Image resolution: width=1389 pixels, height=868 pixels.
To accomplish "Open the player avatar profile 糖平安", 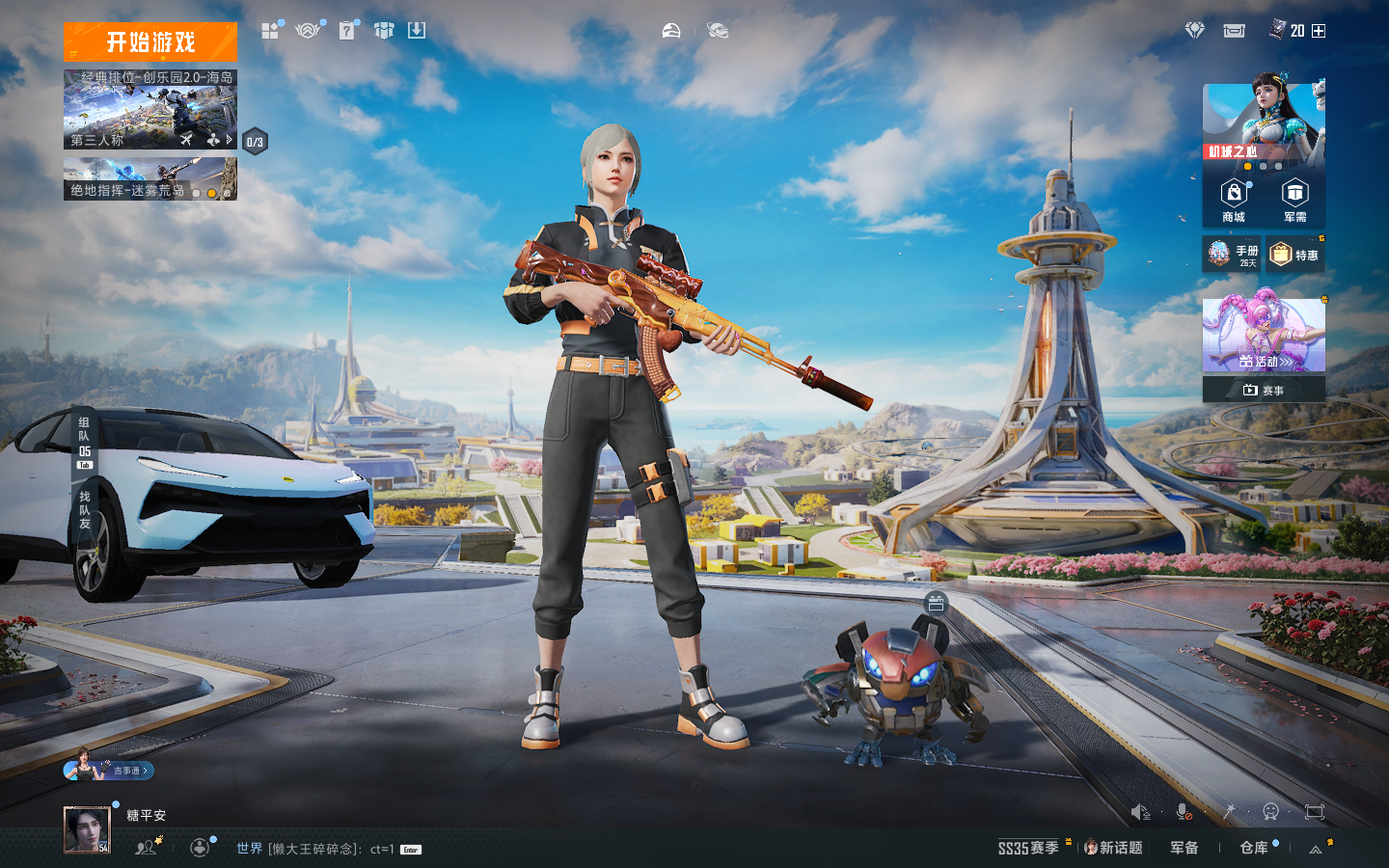I will 87,829.
